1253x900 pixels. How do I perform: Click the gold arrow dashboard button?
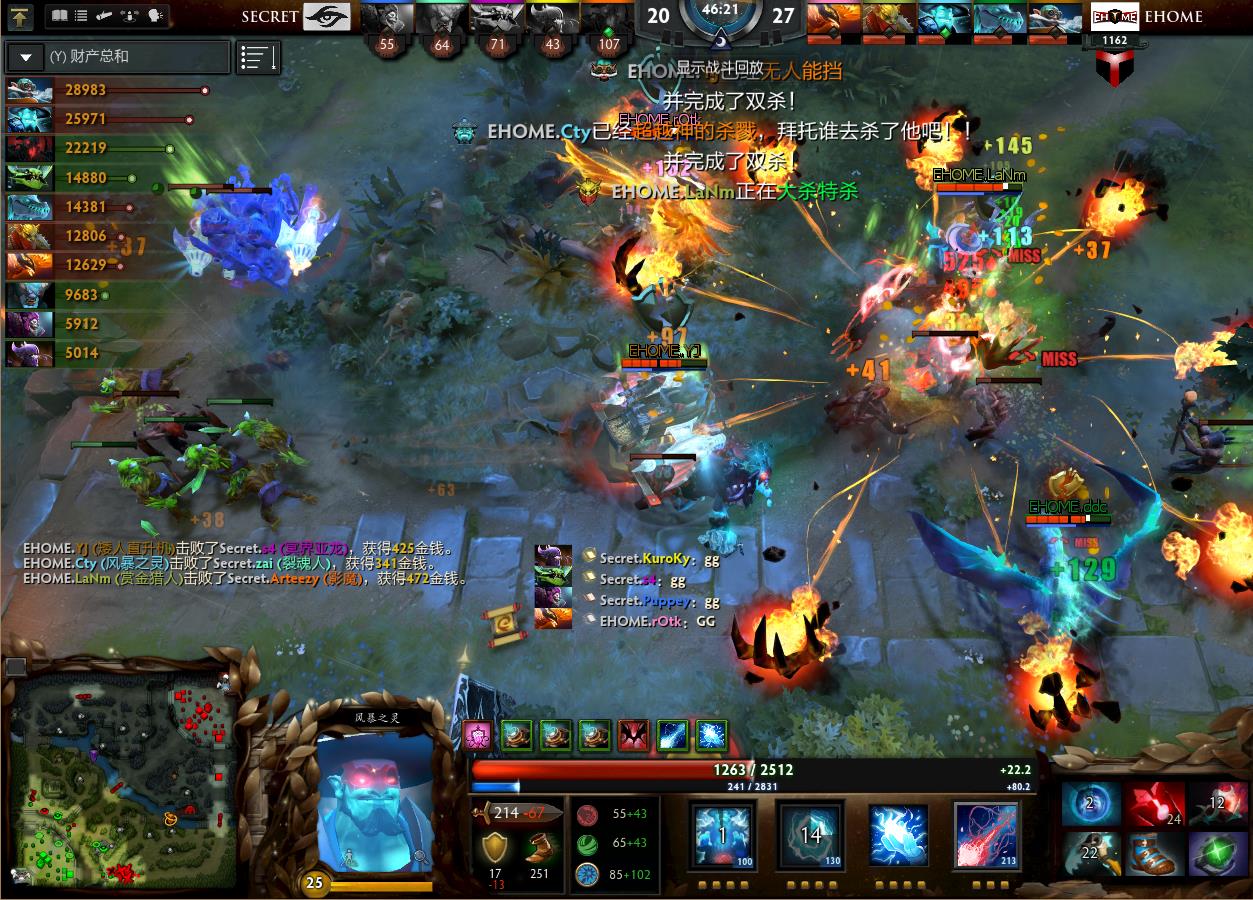pyautogui.click(x=21, y=16)
